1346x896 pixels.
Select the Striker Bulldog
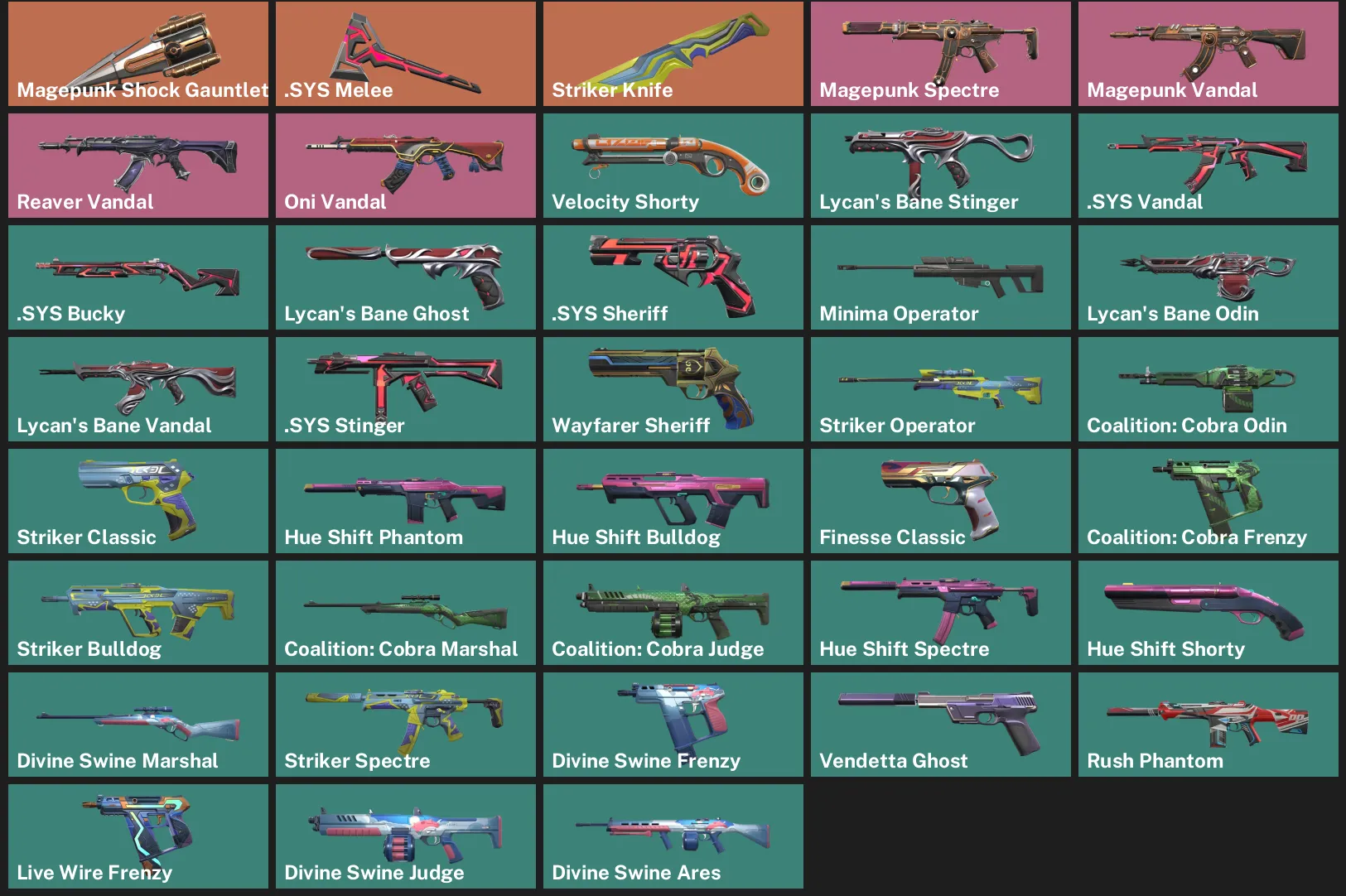(x=137, y=612)
